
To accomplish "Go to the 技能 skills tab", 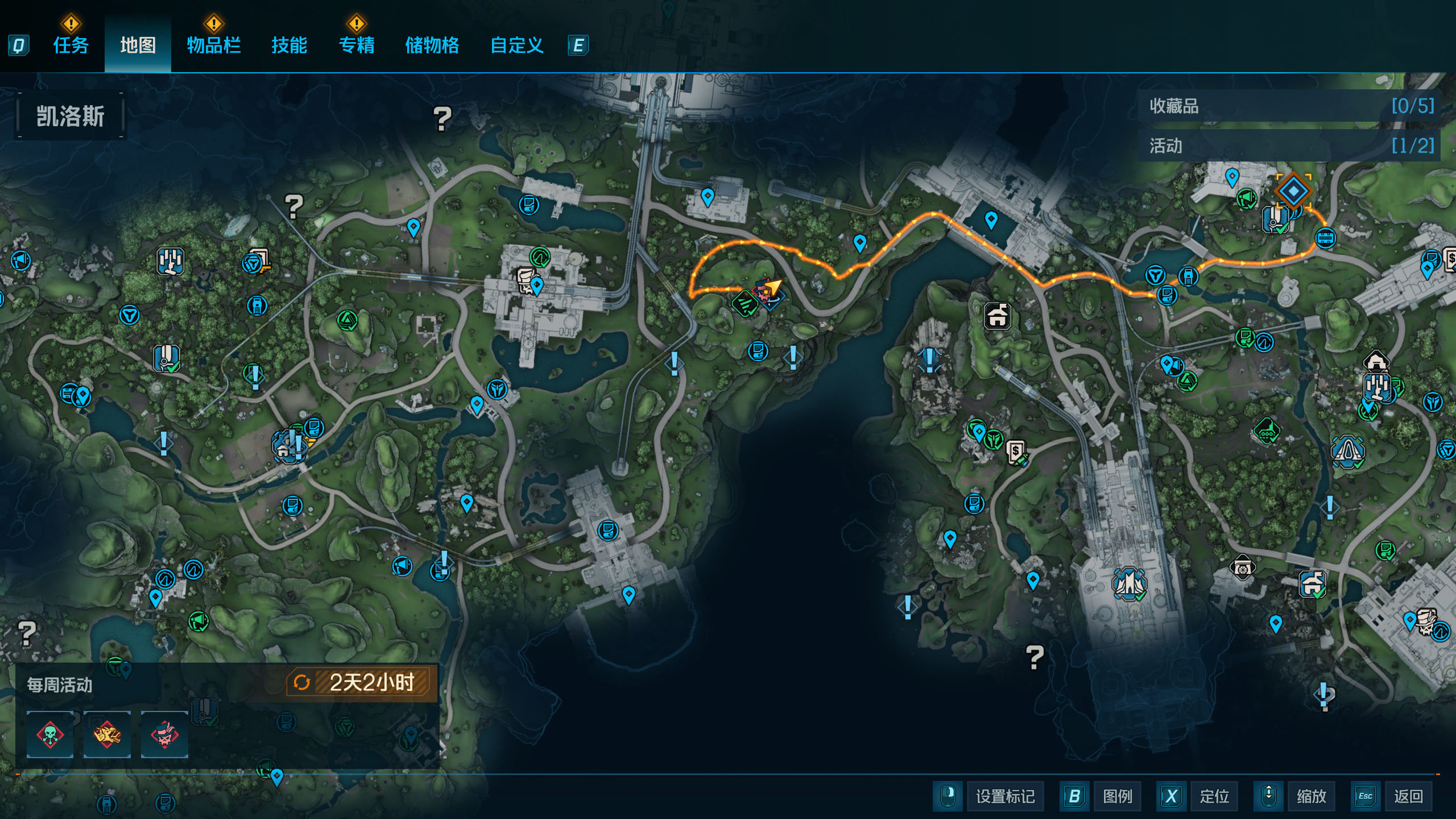I will 289,45.
